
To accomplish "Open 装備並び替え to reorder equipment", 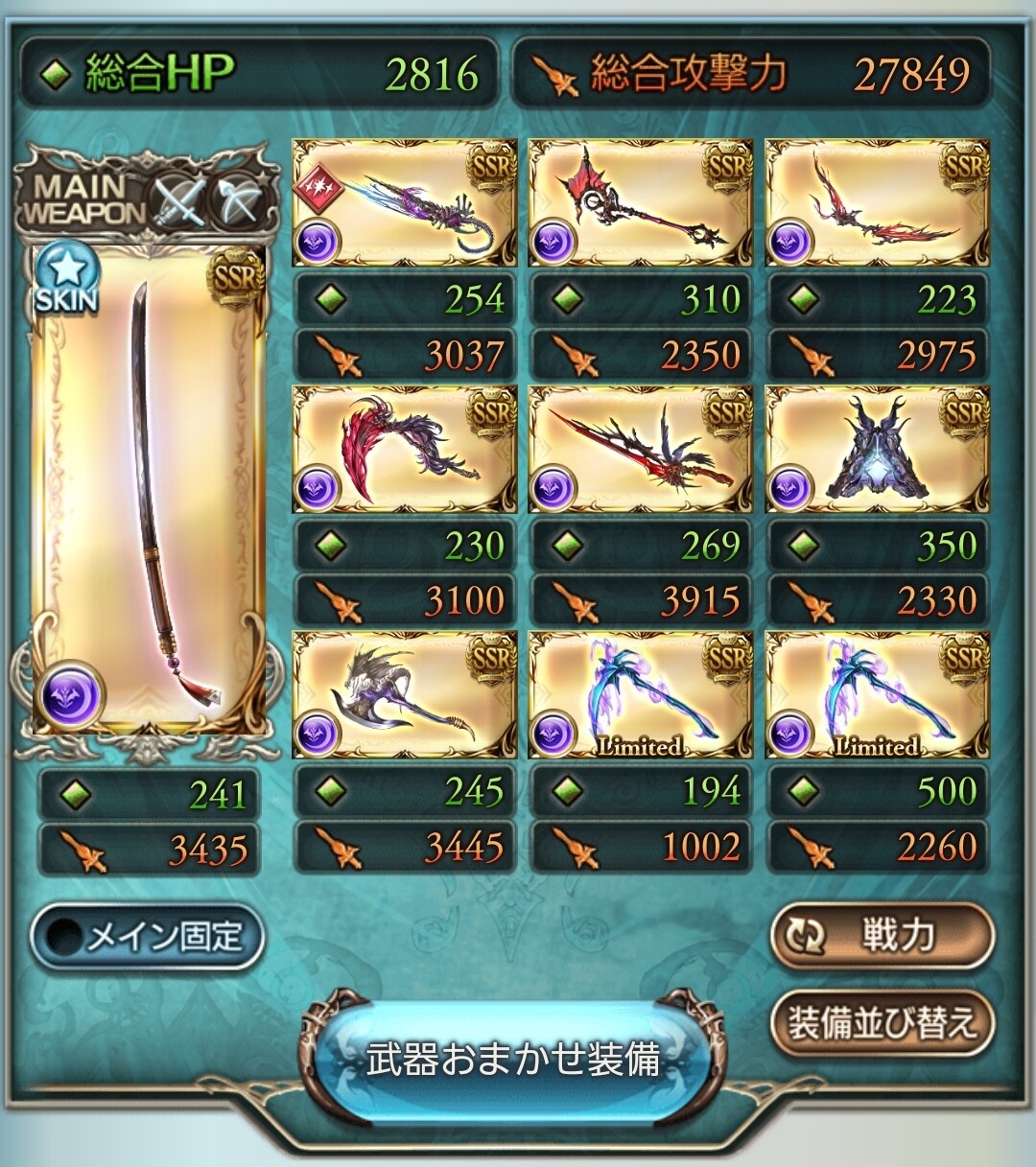I will point(881,1022).
